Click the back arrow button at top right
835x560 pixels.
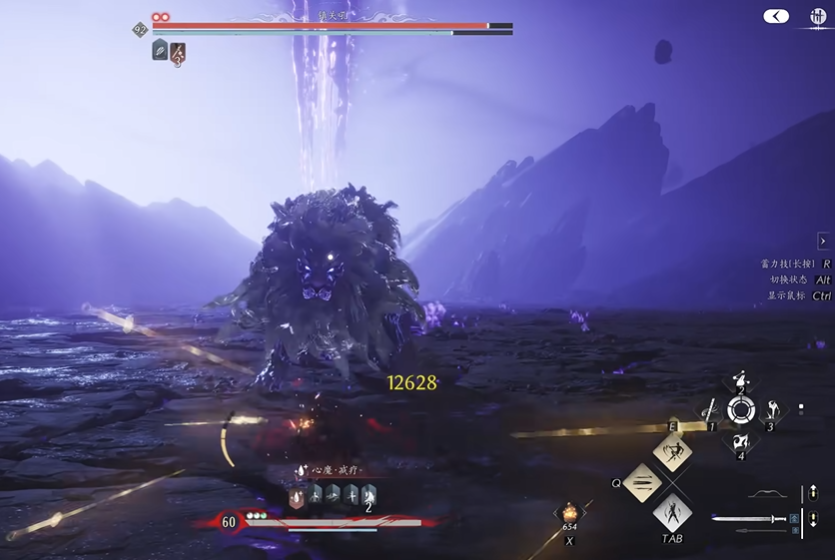pyautogui.click(x=776, y=16)
